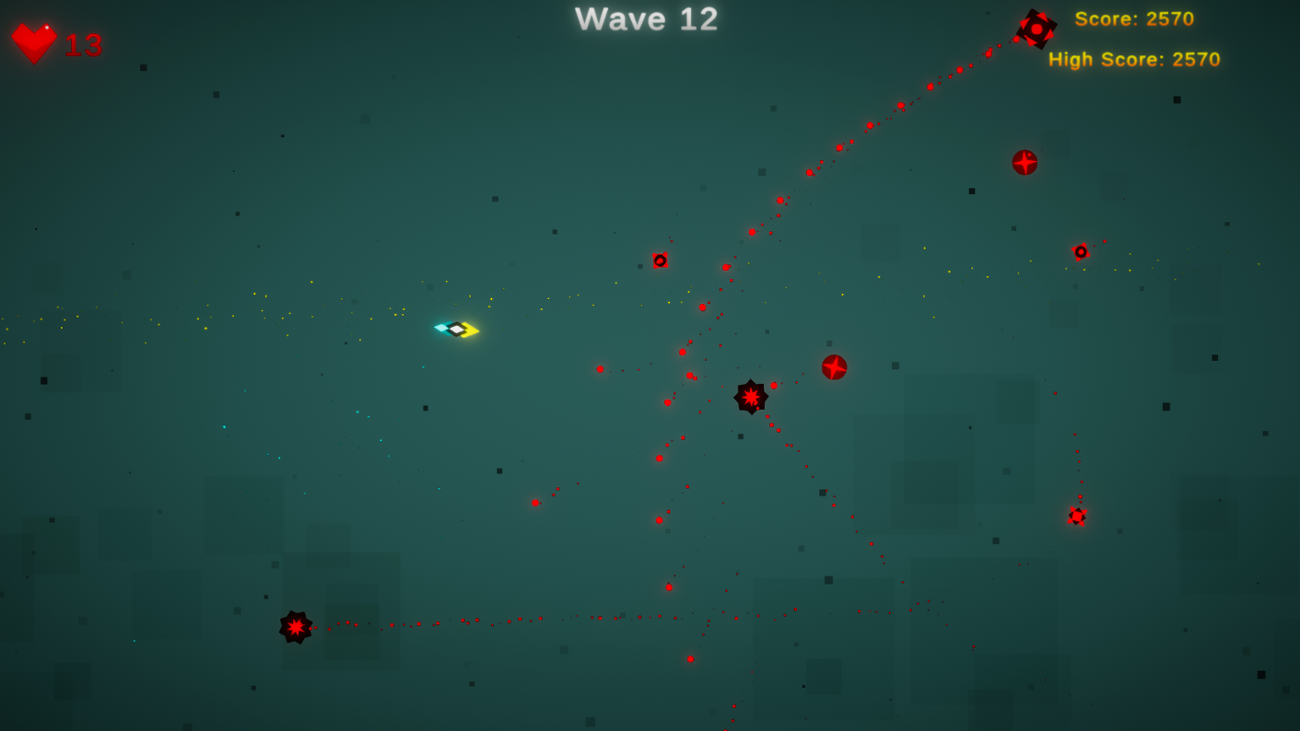Click the small red ring enemy left of center
This screenshot has height=731, width=1300.
[660, 259]
